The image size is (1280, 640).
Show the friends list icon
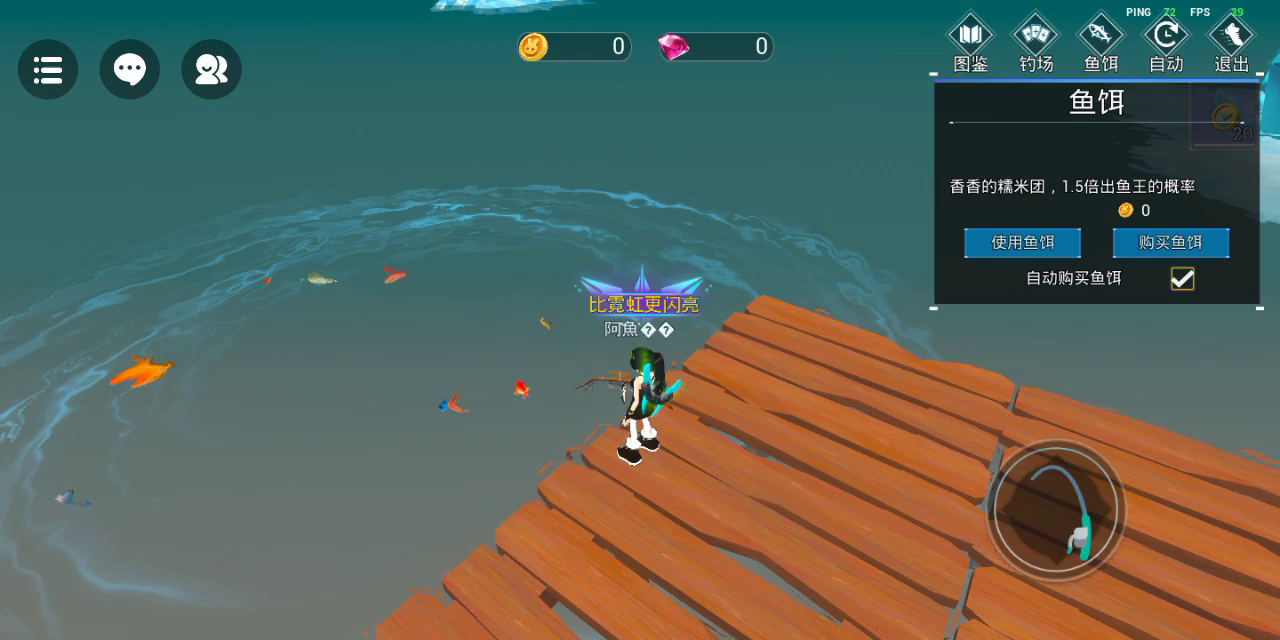(211, 69)
